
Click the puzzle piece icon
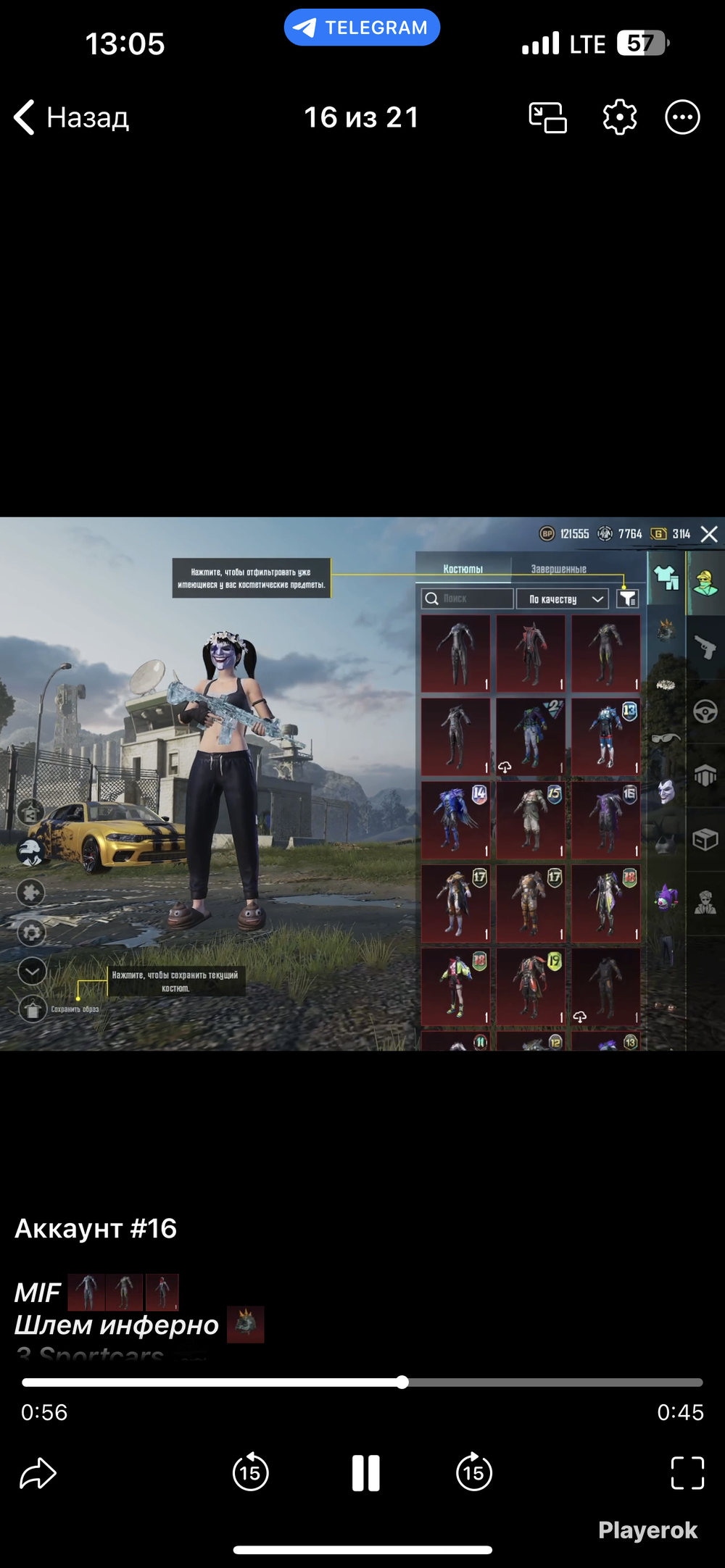31,893
